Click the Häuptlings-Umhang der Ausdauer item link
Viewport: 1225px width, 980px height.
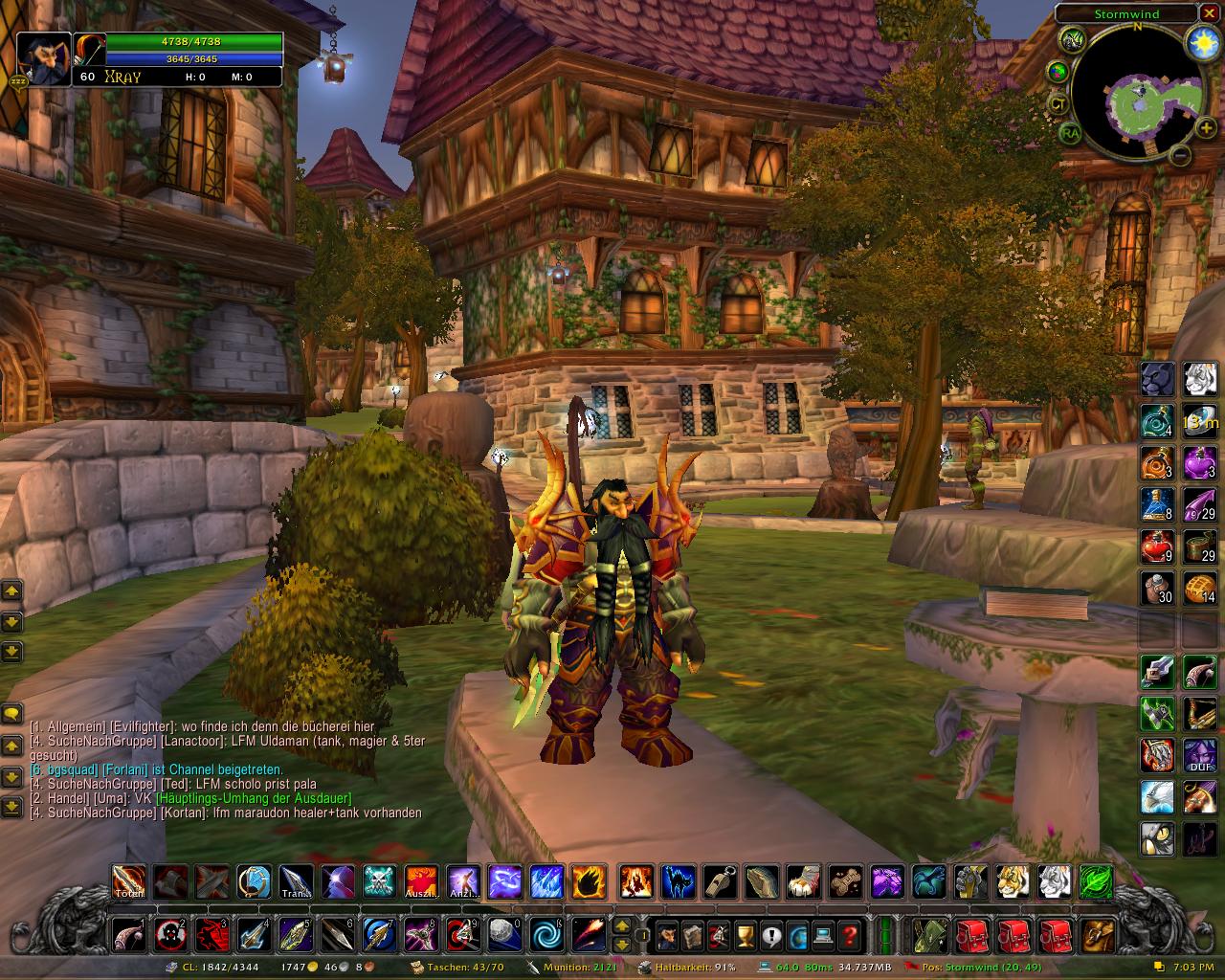tap(253, 798)
